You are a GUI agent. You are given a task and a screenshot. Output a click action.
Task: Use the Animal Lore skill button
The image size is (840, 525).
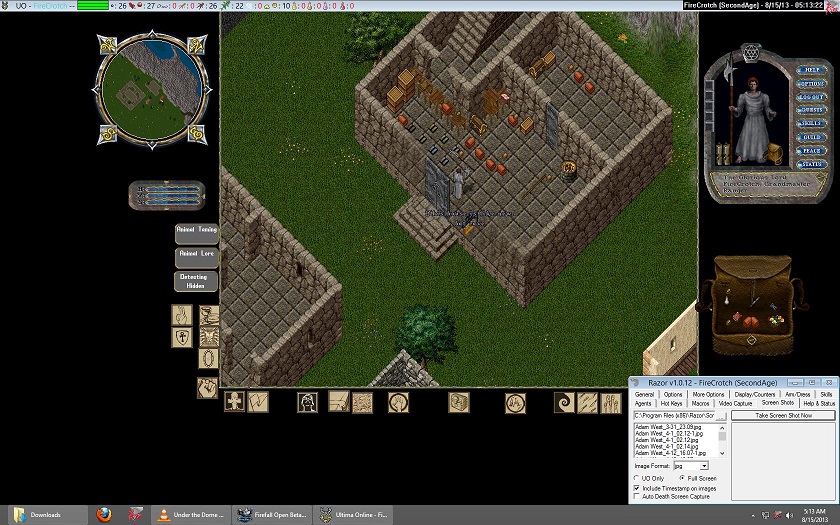point(196,256)
